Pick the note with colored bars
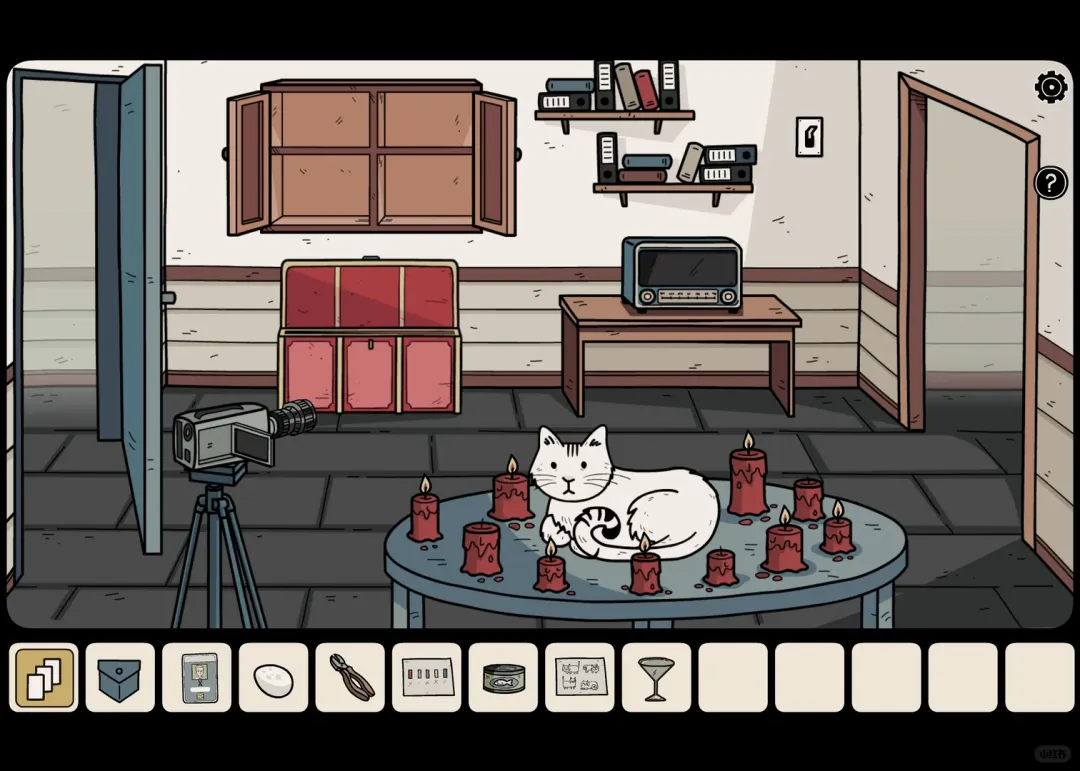The width and height of the screenshot is (1080, 771). [x=427, y=677]
